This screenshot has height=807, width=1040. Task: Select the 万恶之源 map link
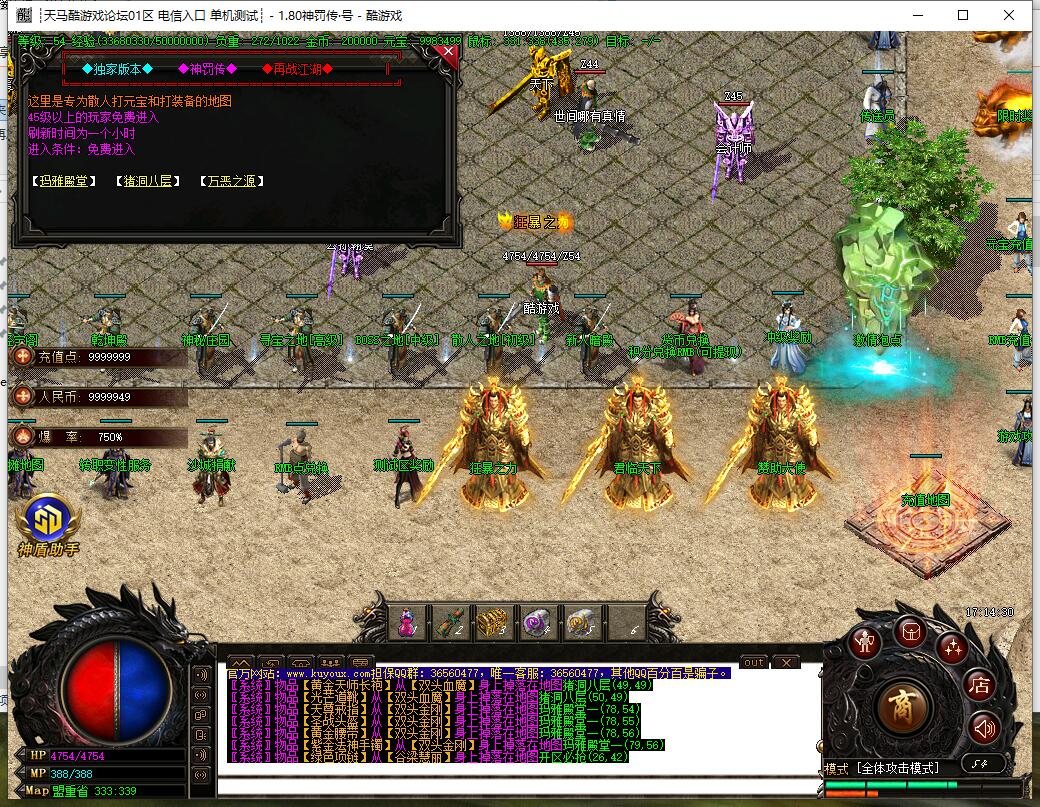click(x=231, y=181)
